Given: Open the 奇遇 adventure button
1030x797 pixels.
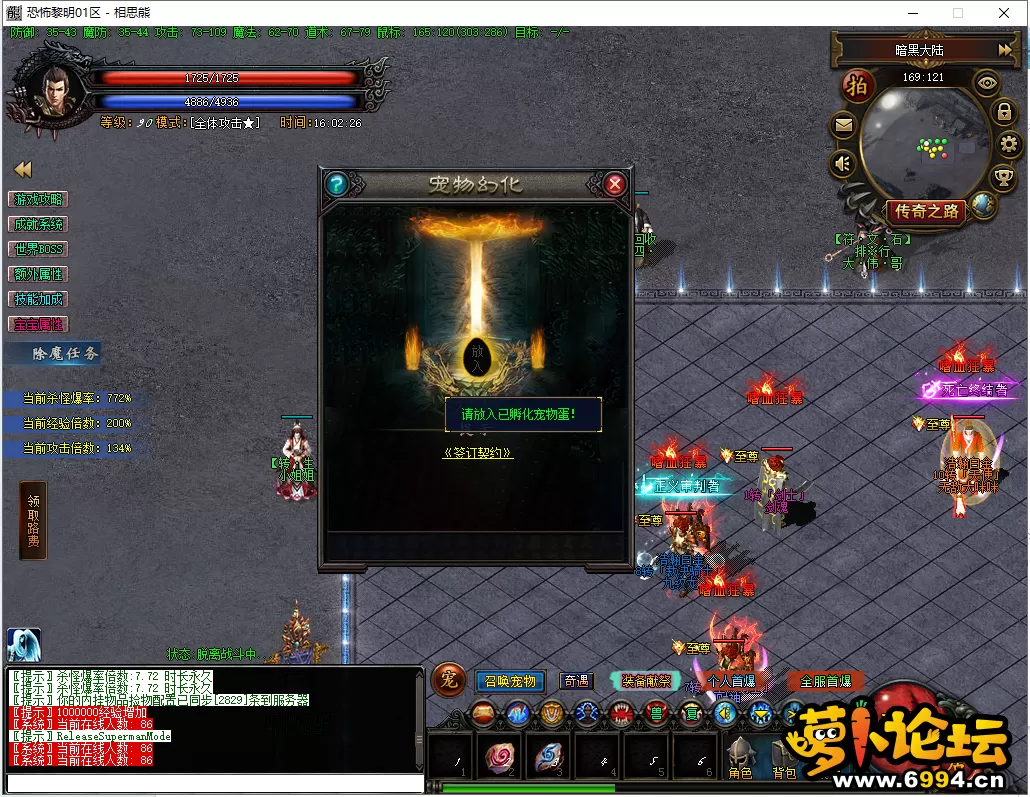Looking at the screenshot, I should click(576, 681).
